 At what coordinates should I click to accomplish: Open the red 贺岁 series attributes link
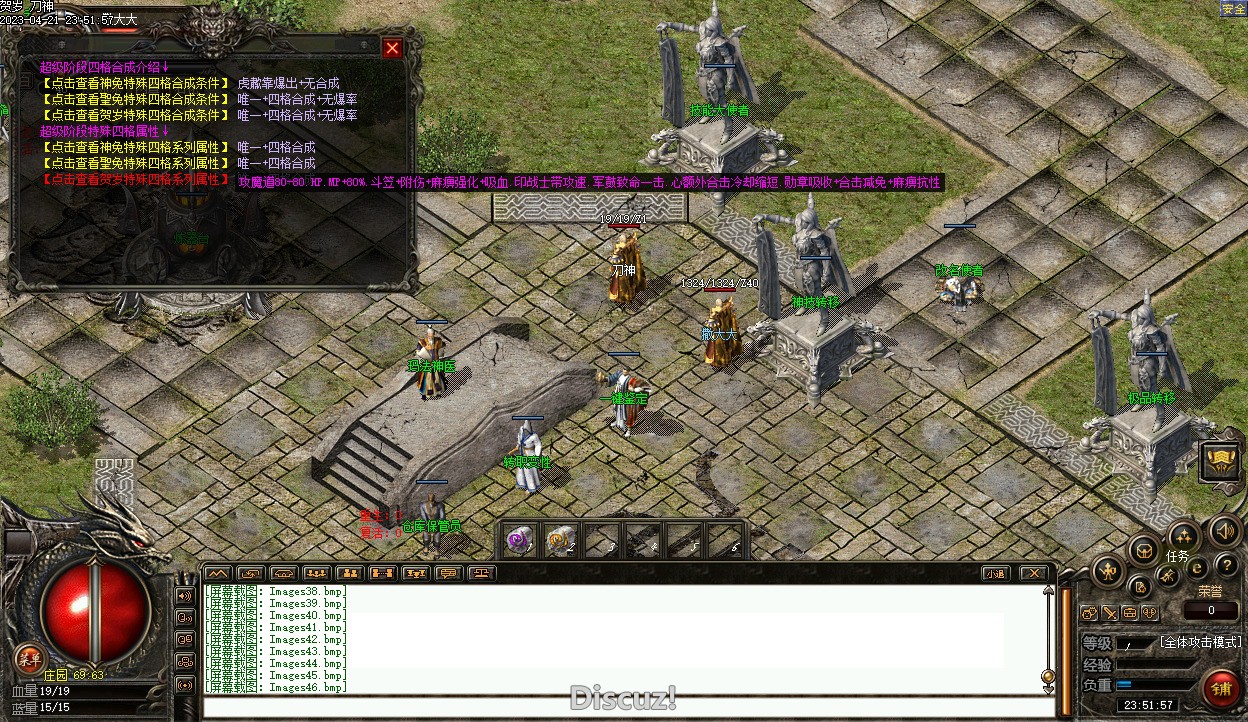point(135,180)
